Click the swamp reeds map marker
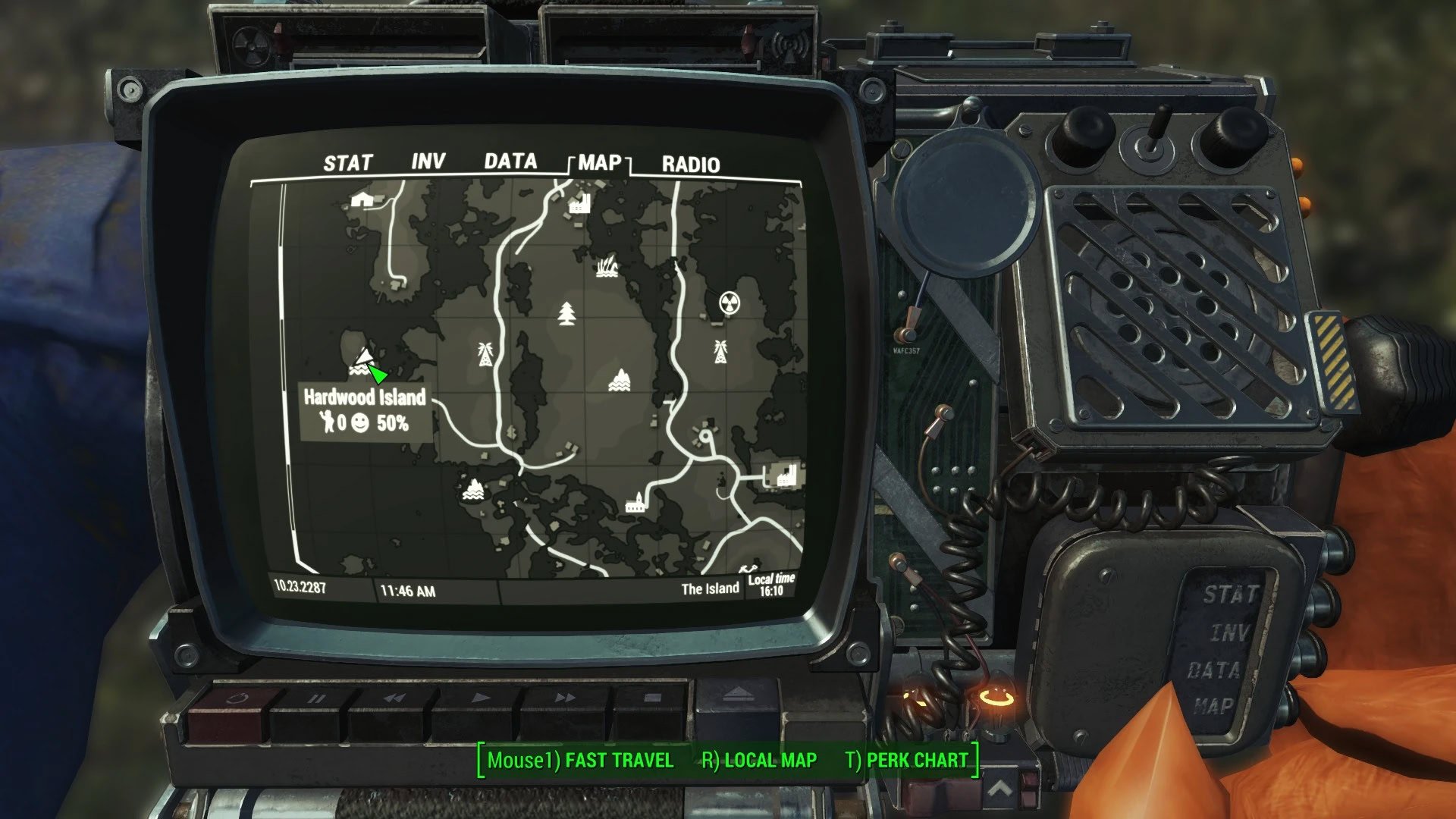The width and height of the screenshot is (1456, 819). point(607,266)
